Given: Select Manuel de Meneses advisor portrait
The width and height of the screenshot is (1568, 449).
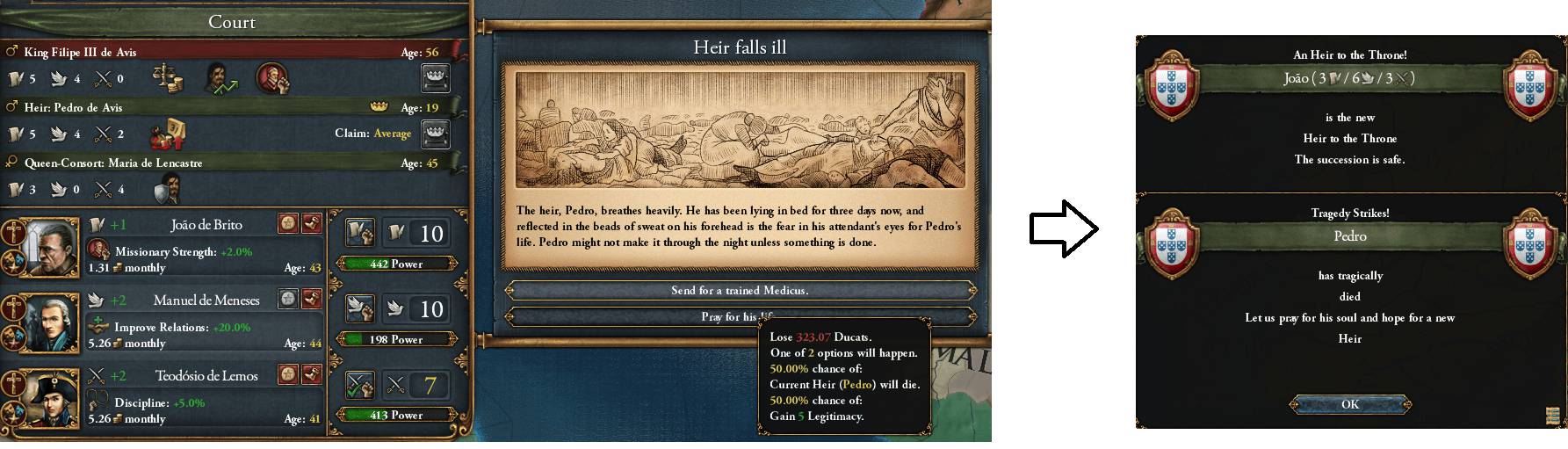Looking at the screenshot, I should [41, 322].
